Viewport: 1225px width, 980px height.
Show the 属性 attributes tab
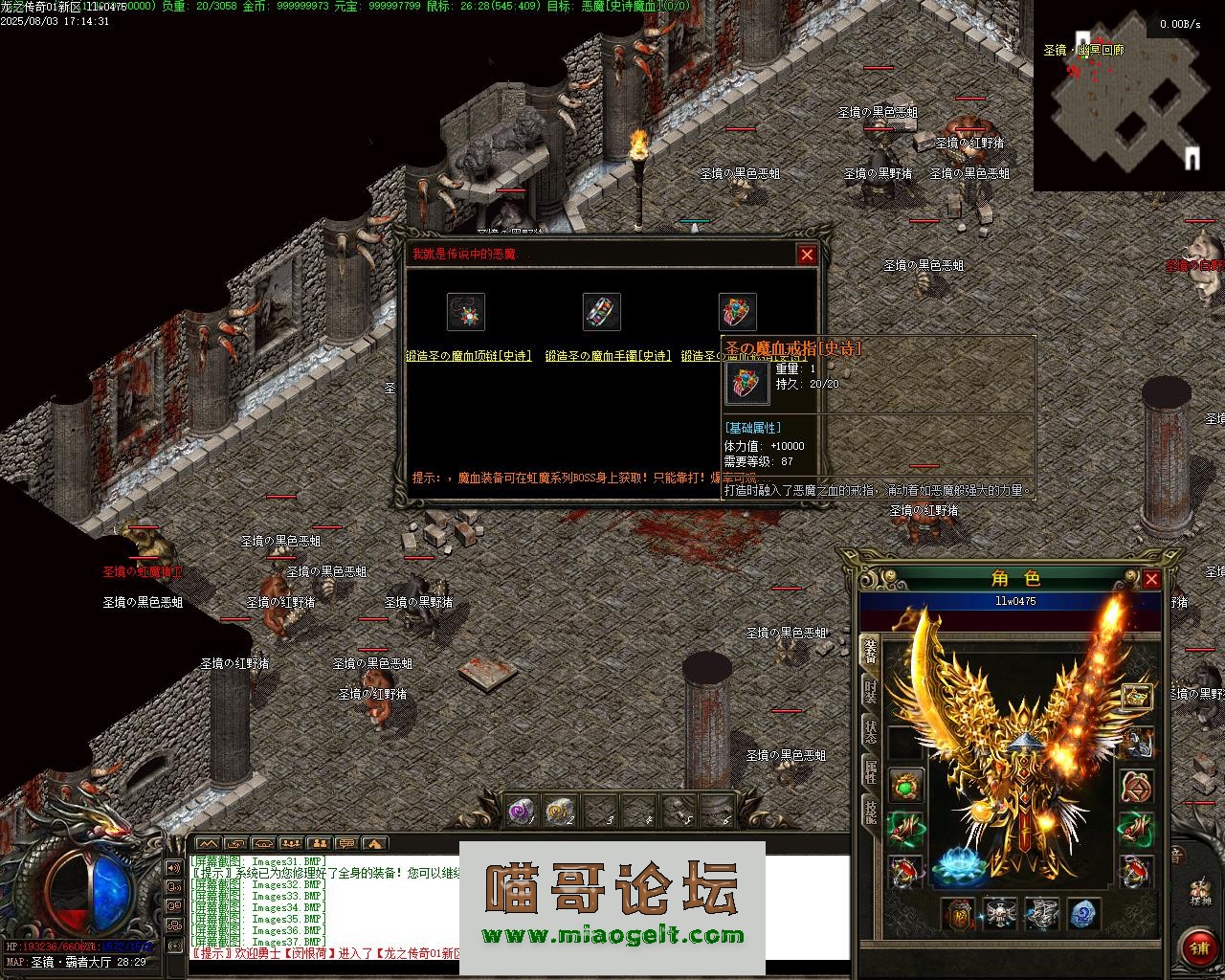click(x=870, y=773)
